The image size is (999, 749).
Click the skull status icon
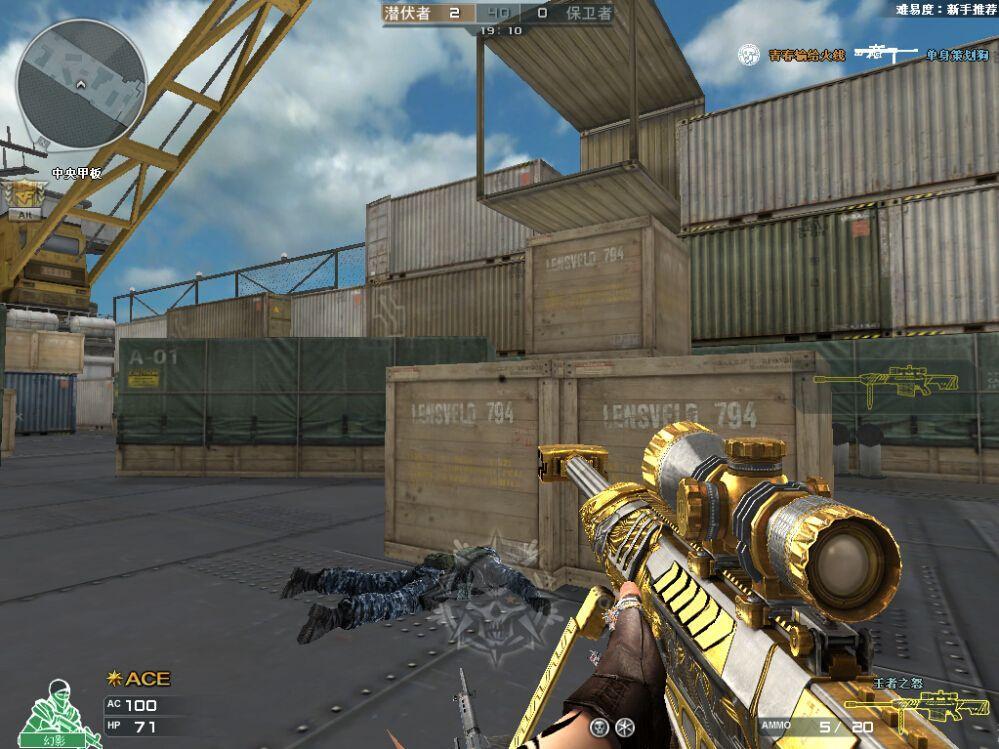(600, 726)
